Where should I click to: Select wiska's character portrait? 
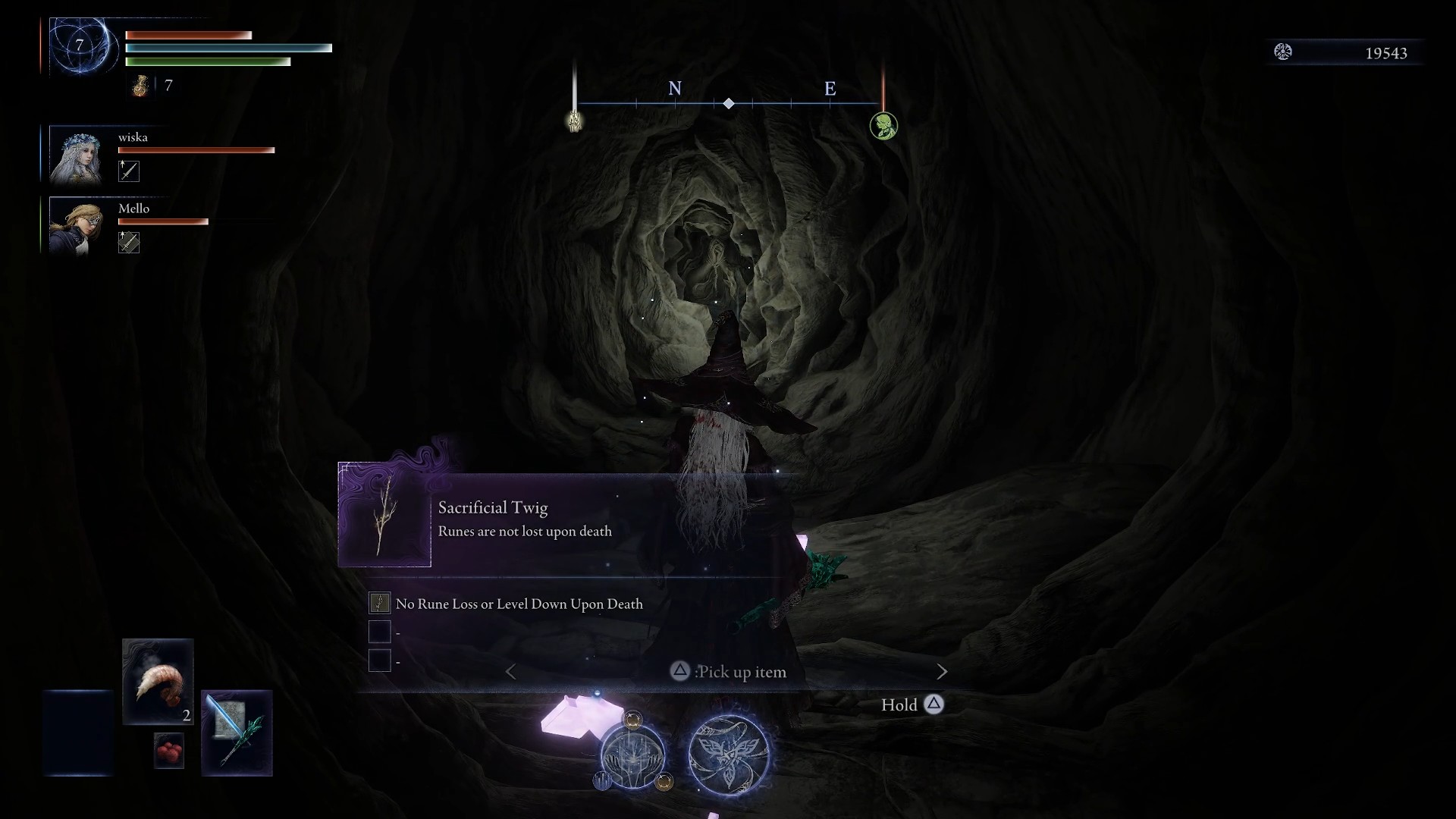[x=76, y=156]
